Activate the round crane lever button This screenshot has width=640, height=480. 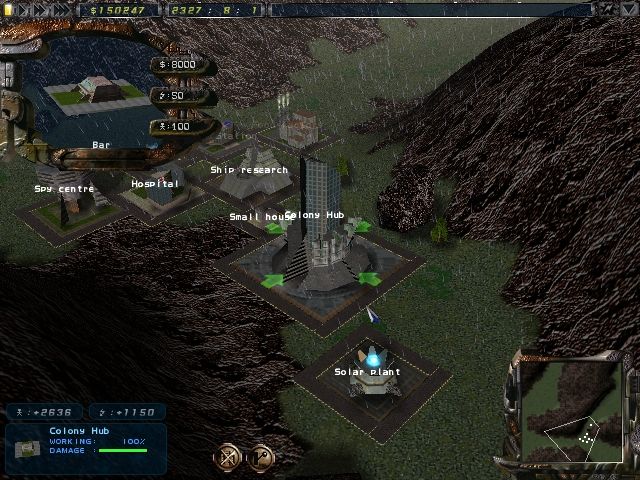point(260,458)
